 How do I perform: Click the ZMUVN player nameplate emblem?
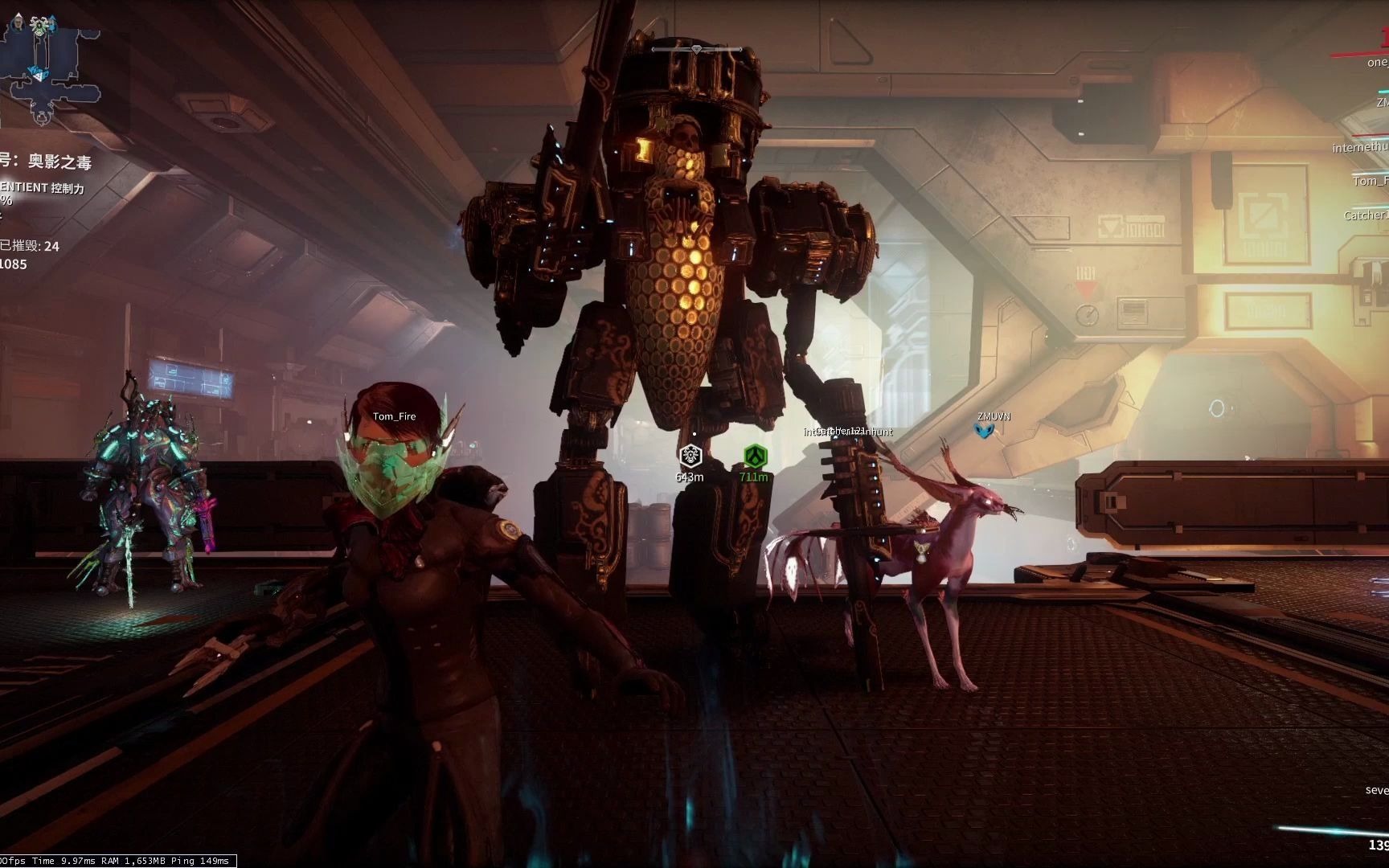pyautogui.click(x=985, y=430)
